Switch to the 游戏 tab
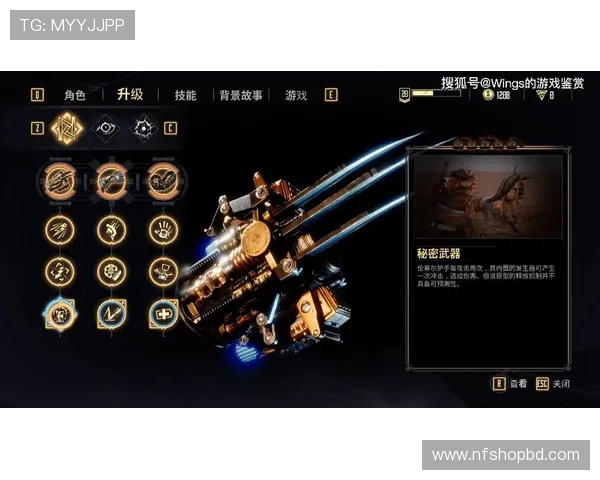This screenshot has height=480, width=600. 296,95
